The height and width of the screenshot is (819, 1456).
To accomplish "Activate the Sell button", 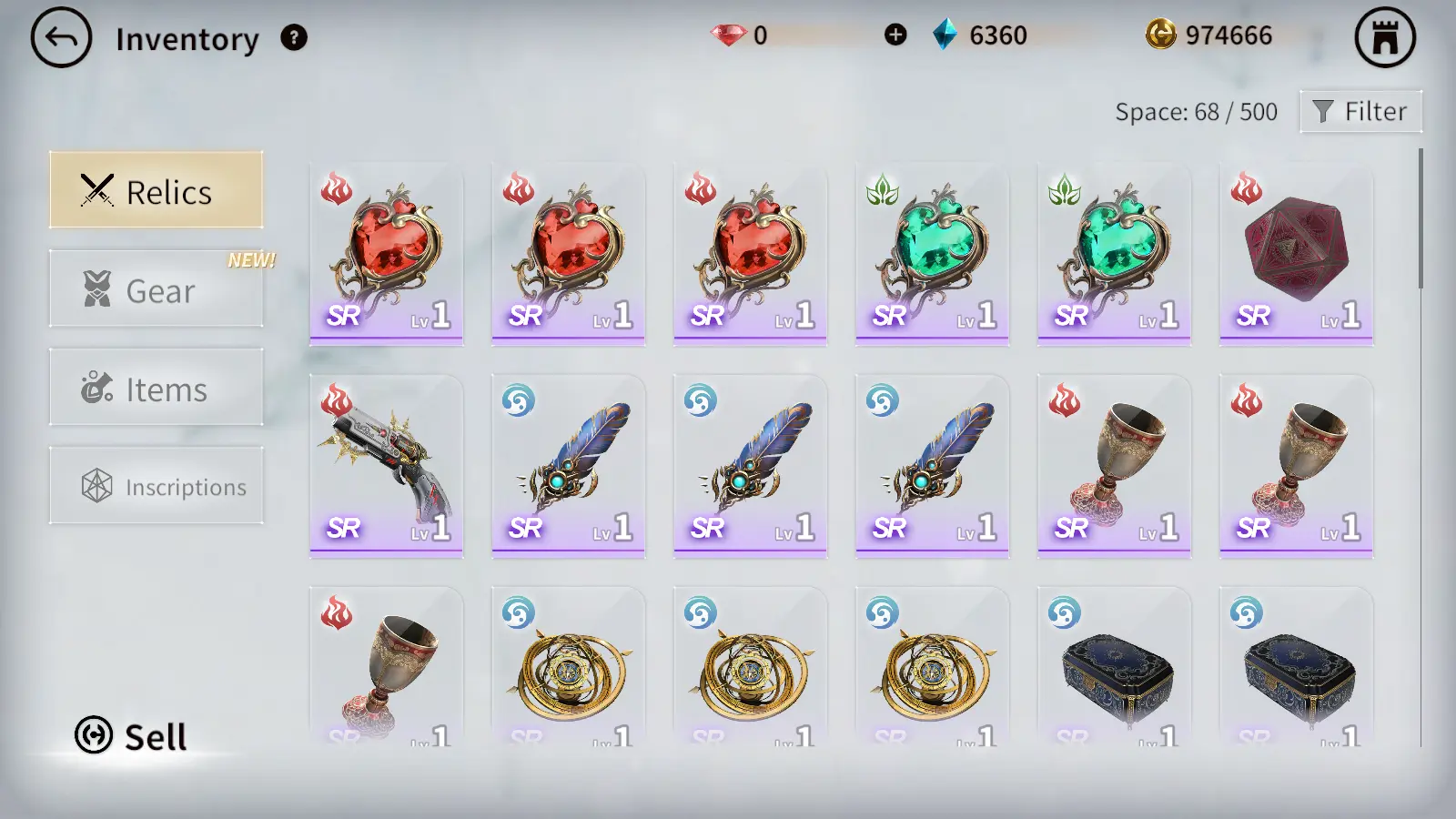I will coord(132,735).
